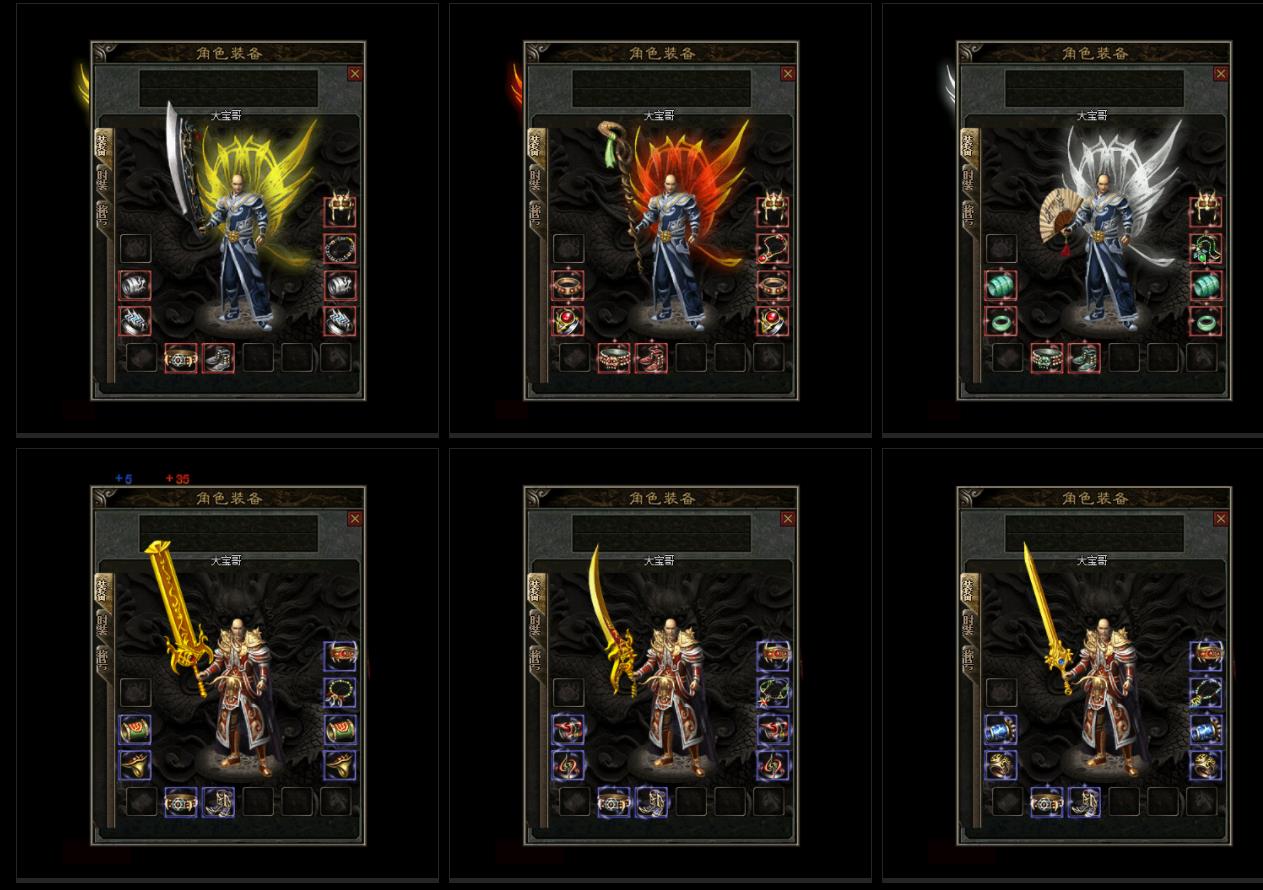Image resolution: width=1263 pixels, height=890 pixels.
Task: Switch to 装备 tab in the white-winged panel
Action: coord(969,145)
